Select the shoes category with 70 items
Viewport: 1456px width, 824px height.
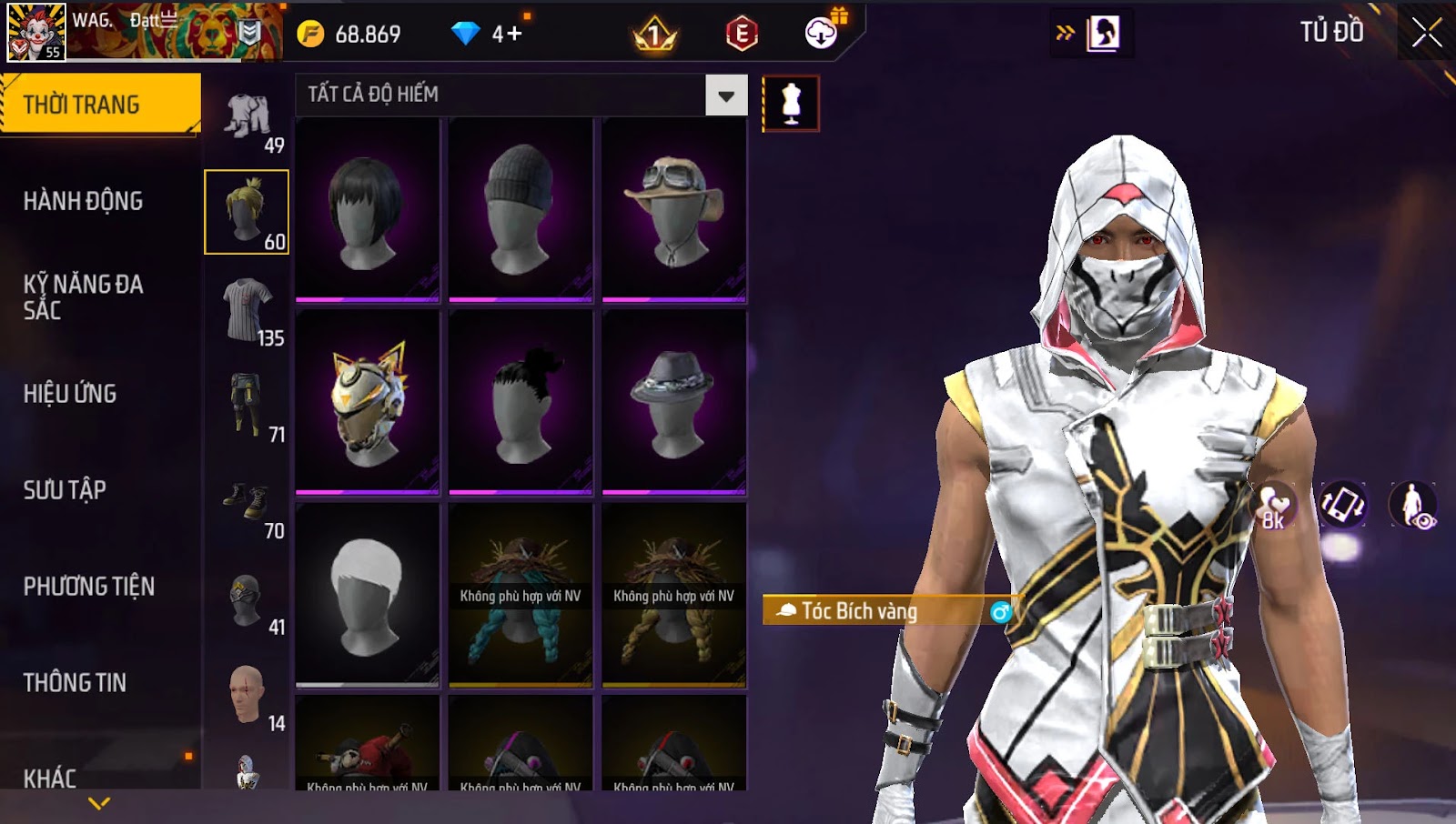(x=248, y=503)
